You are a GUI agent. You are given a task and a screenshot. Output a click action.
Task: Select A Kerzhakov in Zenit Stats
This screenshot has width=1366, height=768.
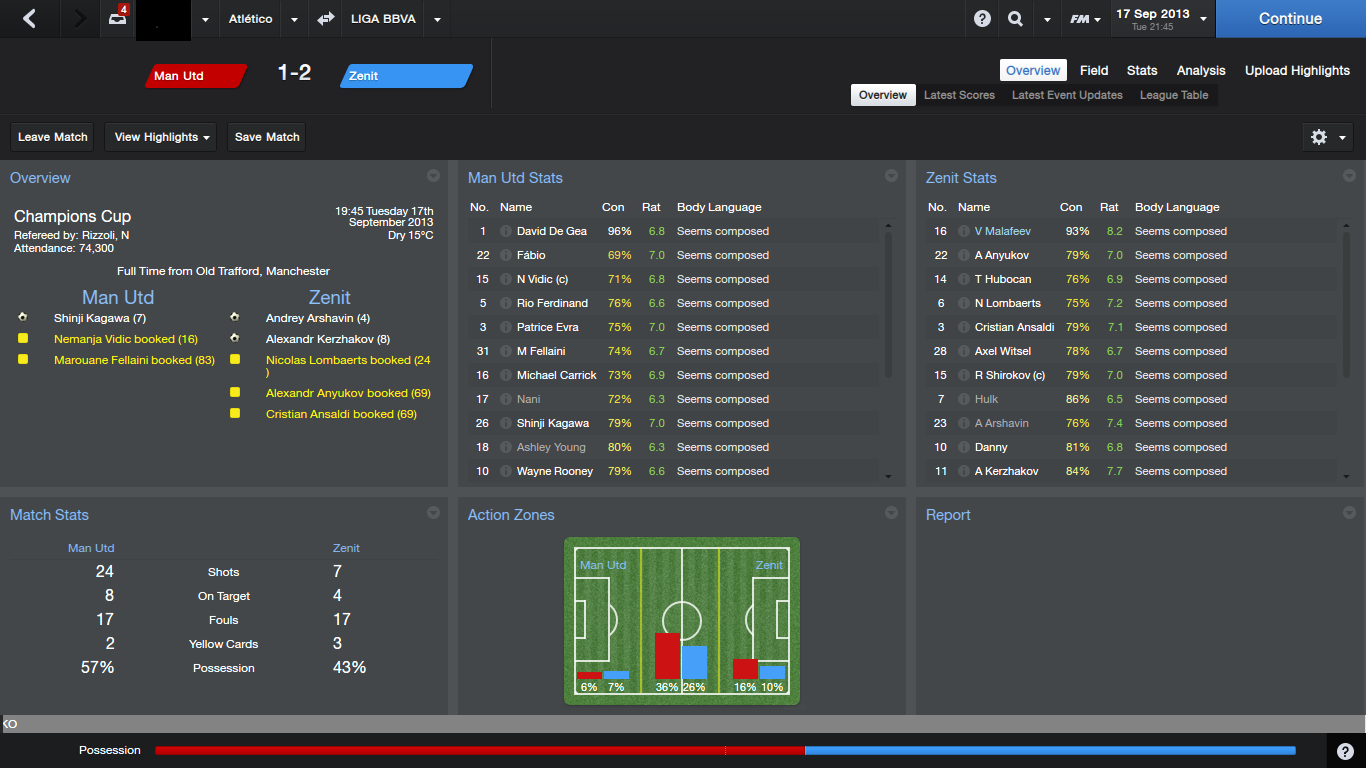coord(1006,471)
